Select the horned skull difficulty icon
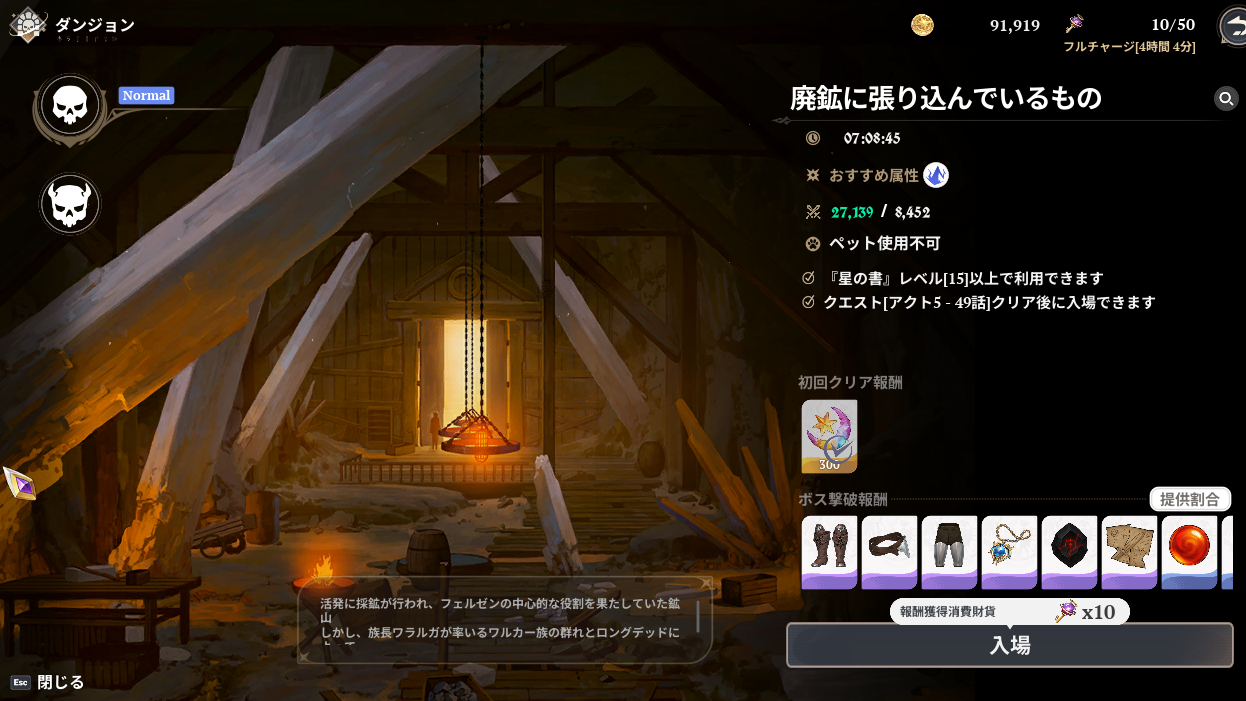The image size is (1246, 701). coord(70,204)
